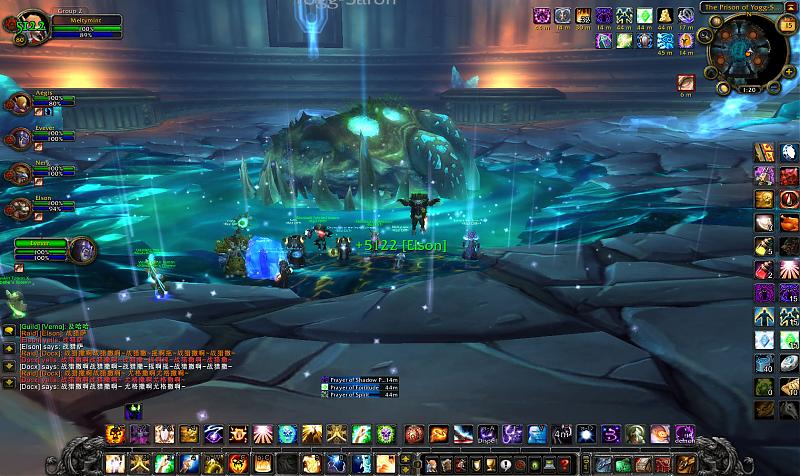800x476 pixels.
Task: Select party member Ner's portrait
Action: coord(19,172)
